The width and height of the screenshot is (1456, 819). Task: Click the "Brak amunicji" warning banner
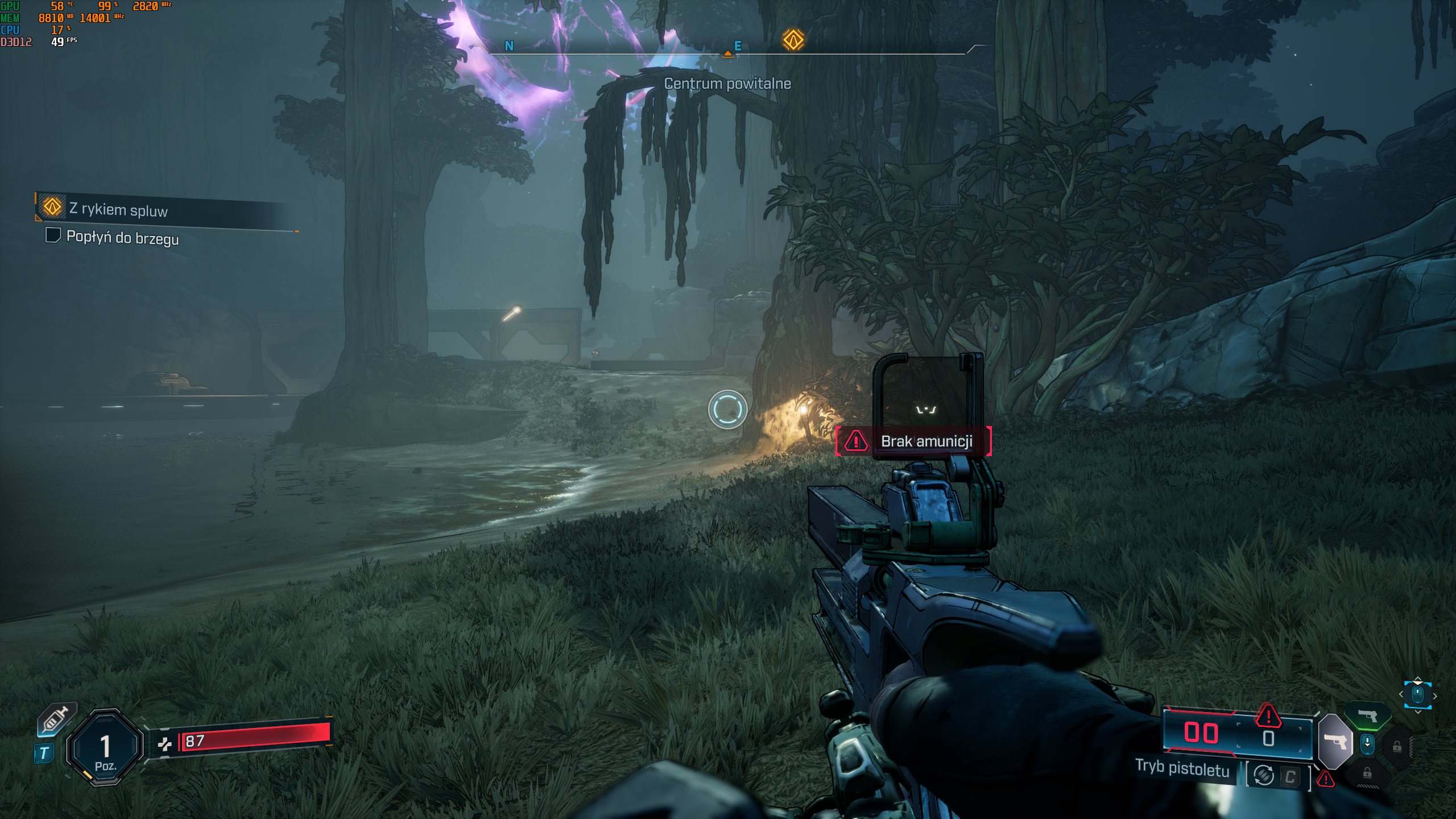pyautogui.click(x=913, y=441)
